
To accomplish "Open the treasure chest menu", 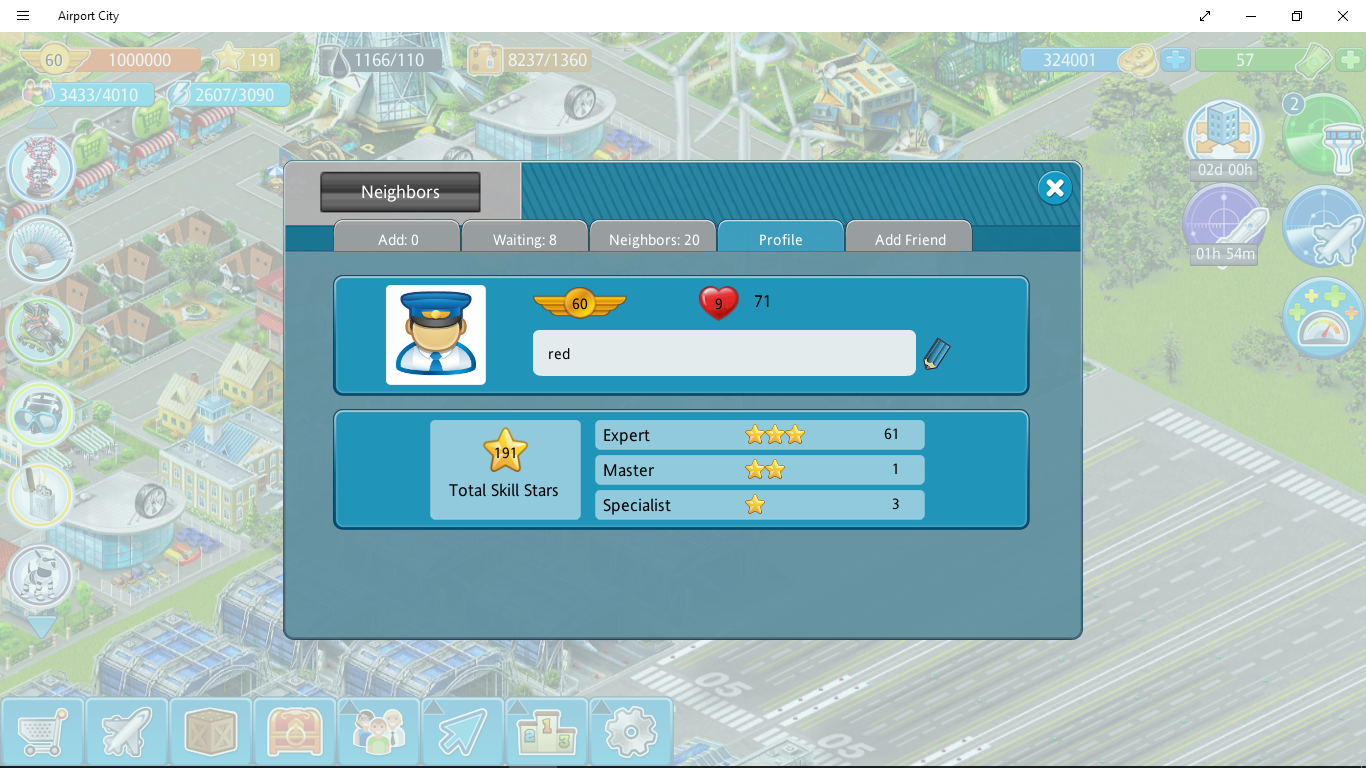I will coord(294,733).
